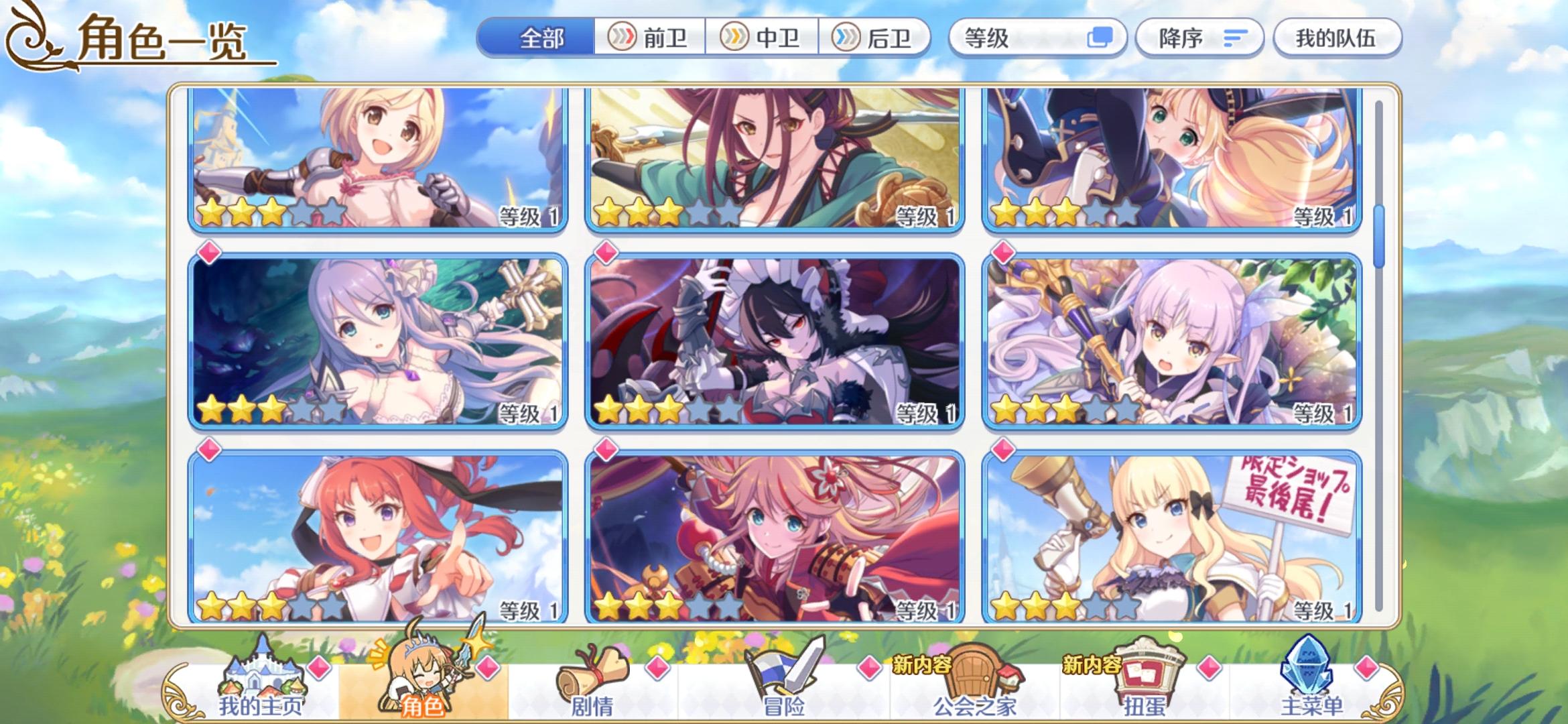Open 我的队伍 team list
Image resolution: width=1568 pixels, height=724 pixels.
pyautogui.click(x=1337, y=38)
